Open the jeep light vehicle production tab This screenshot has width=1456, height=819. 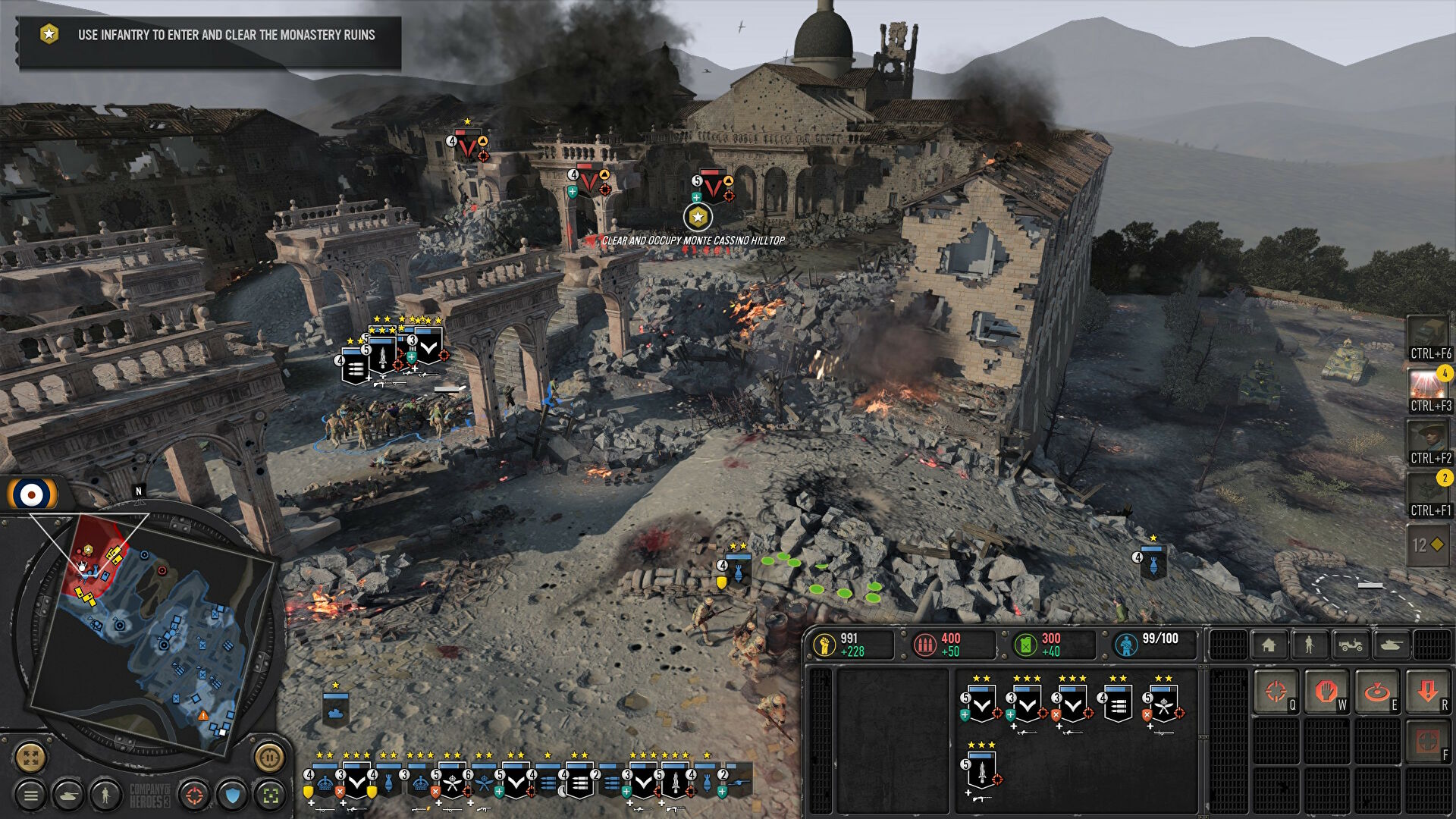(1351, 645)
